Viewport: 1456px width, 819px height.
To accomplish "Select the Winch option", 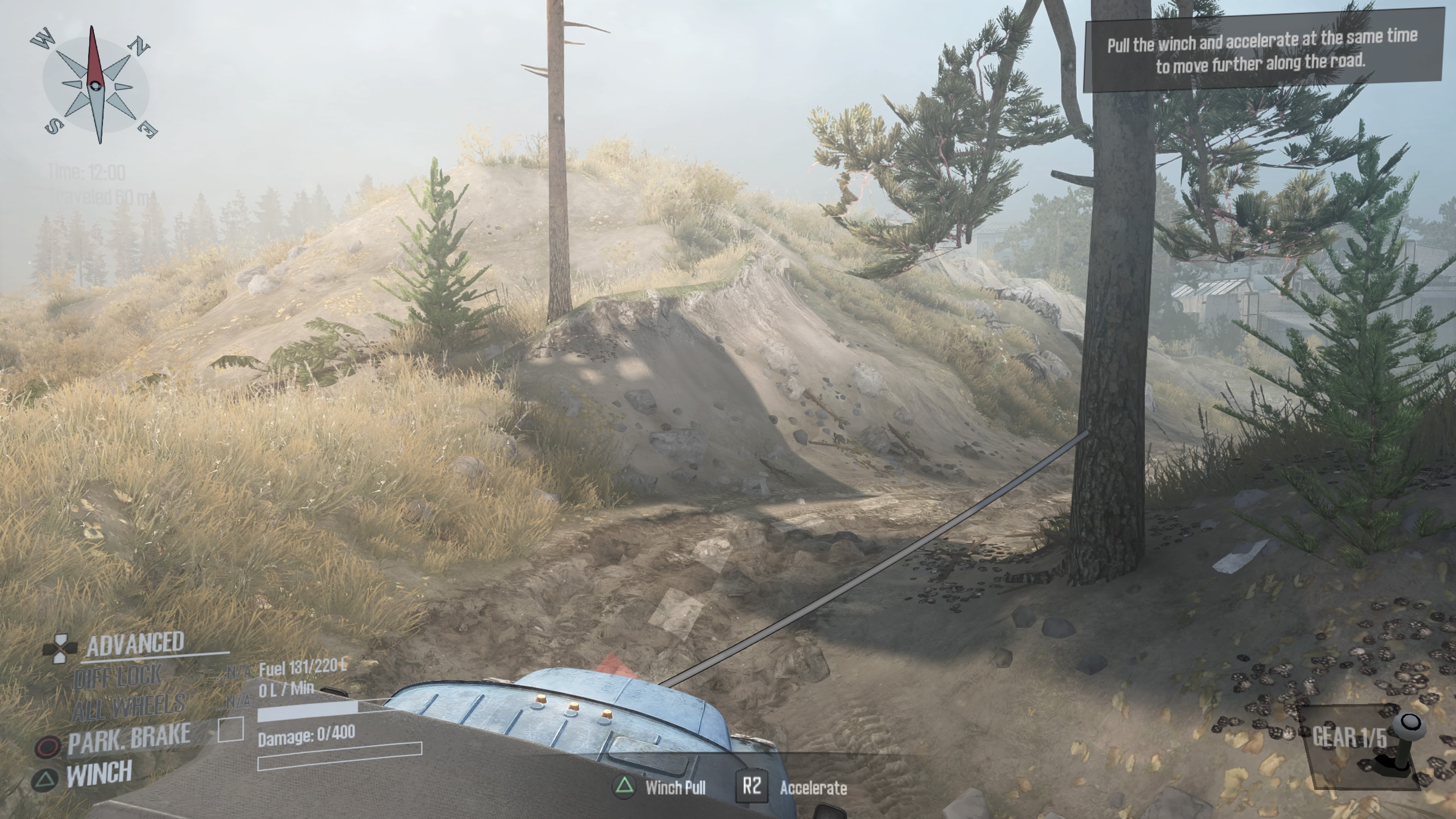I will 99,774.
